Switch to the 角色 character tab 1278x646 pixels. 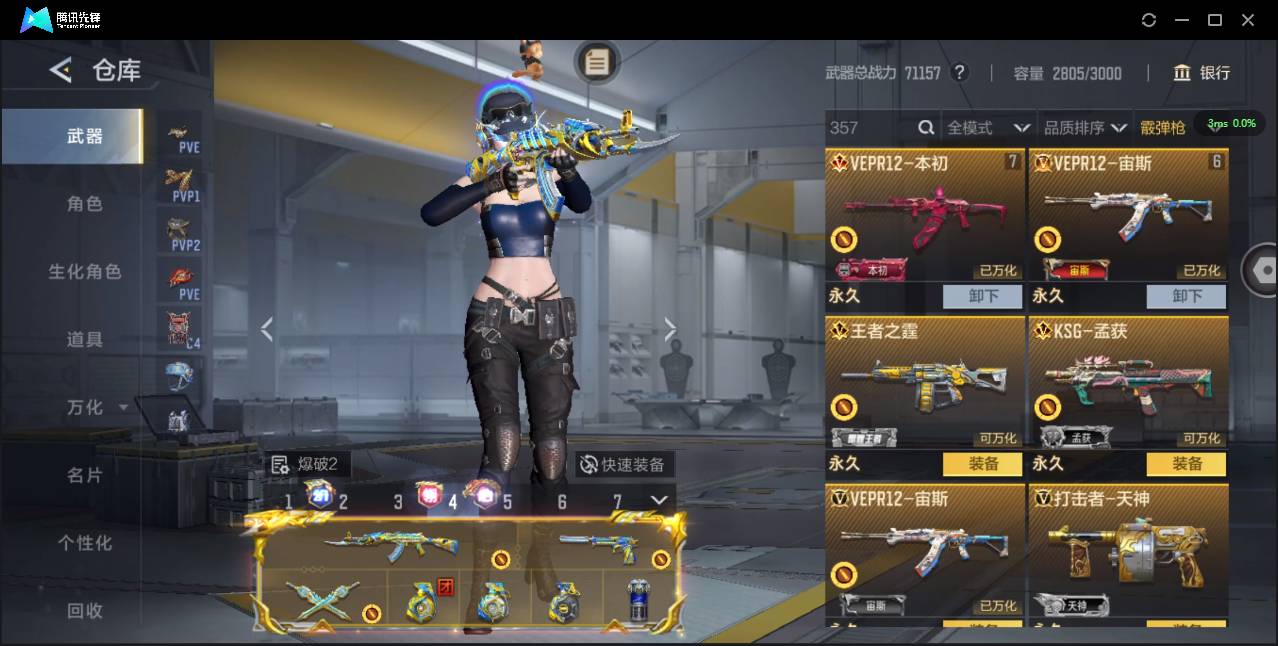point(85,204)
